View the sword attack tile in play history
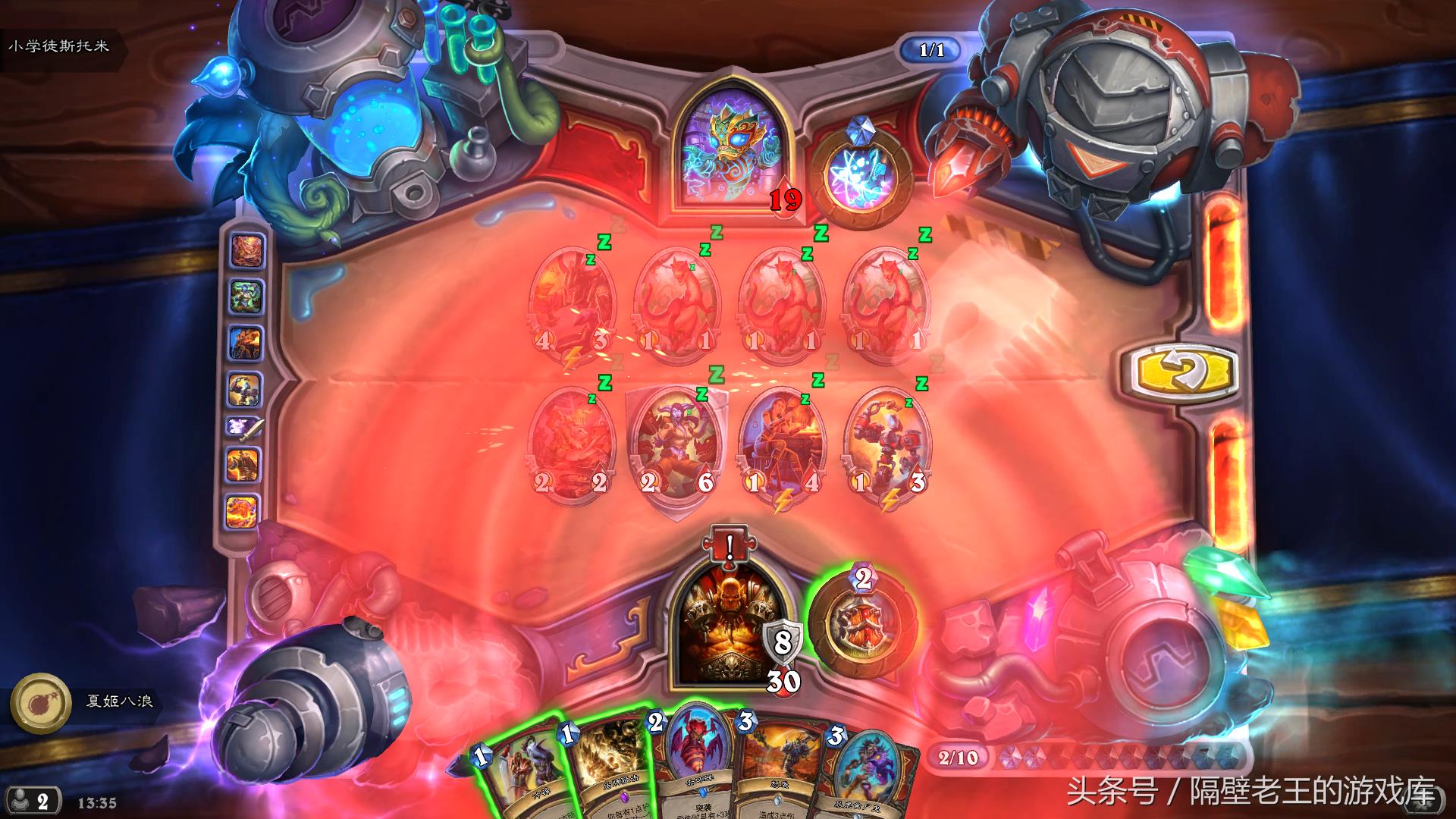 (x=246, y=427)
